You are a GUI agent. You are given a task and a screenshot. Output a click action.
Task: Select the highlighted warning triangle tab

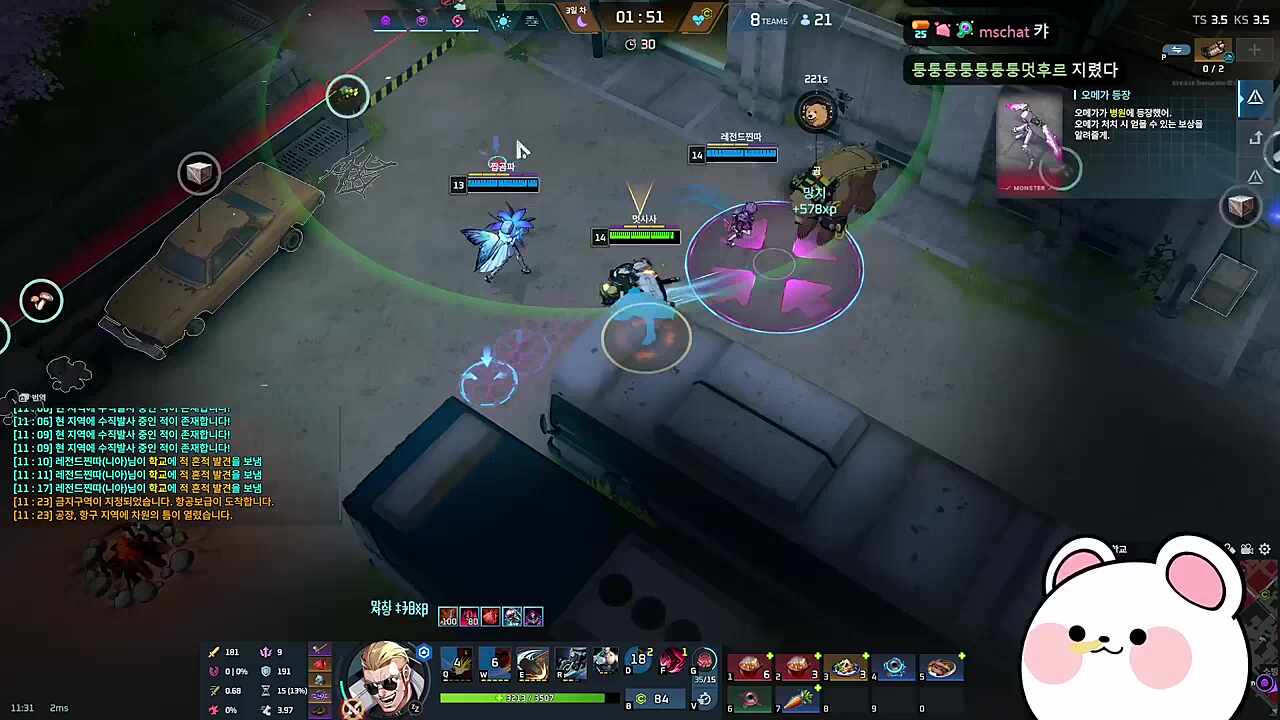[x=1254, y=98]
